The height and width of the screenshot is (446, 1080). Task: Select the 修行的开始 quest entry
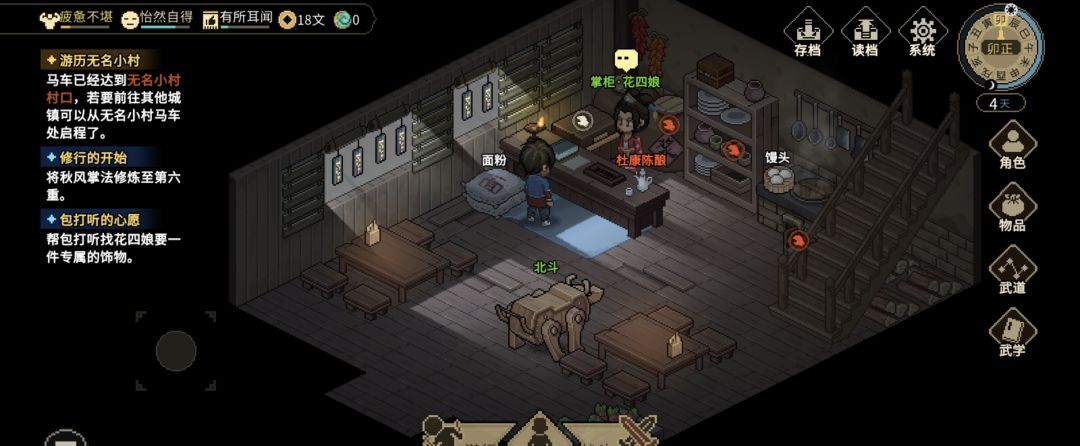pyautogui.click(x=92, y=157)
